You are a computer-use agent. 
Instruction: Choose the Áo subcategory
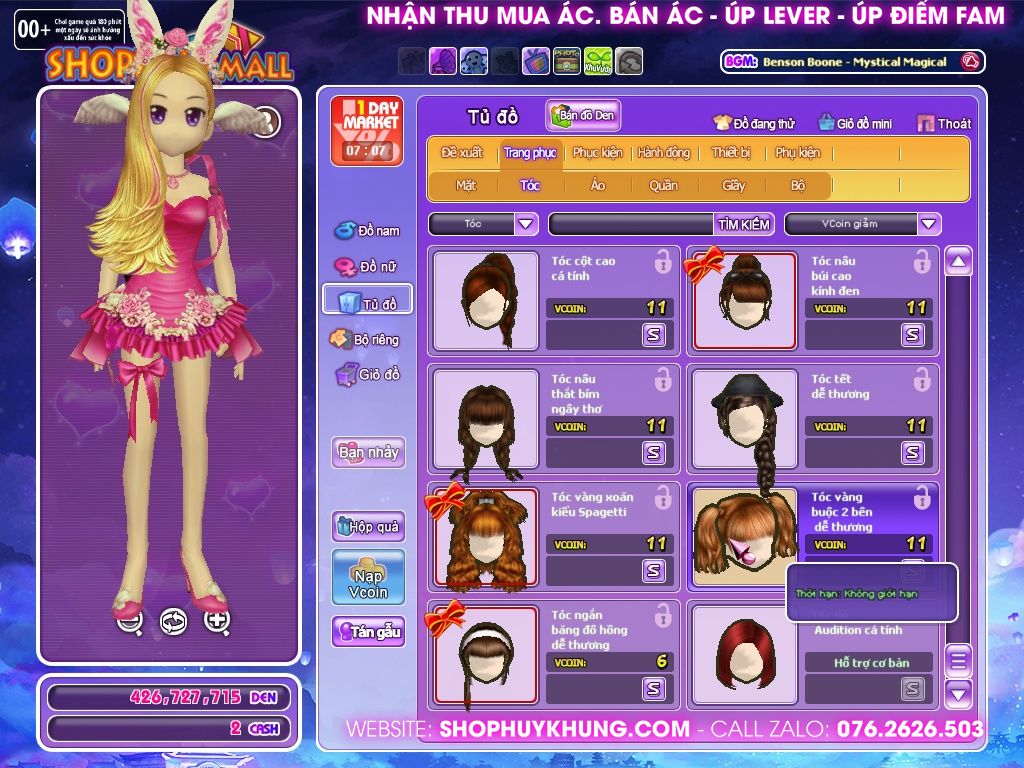pos(597,185)
